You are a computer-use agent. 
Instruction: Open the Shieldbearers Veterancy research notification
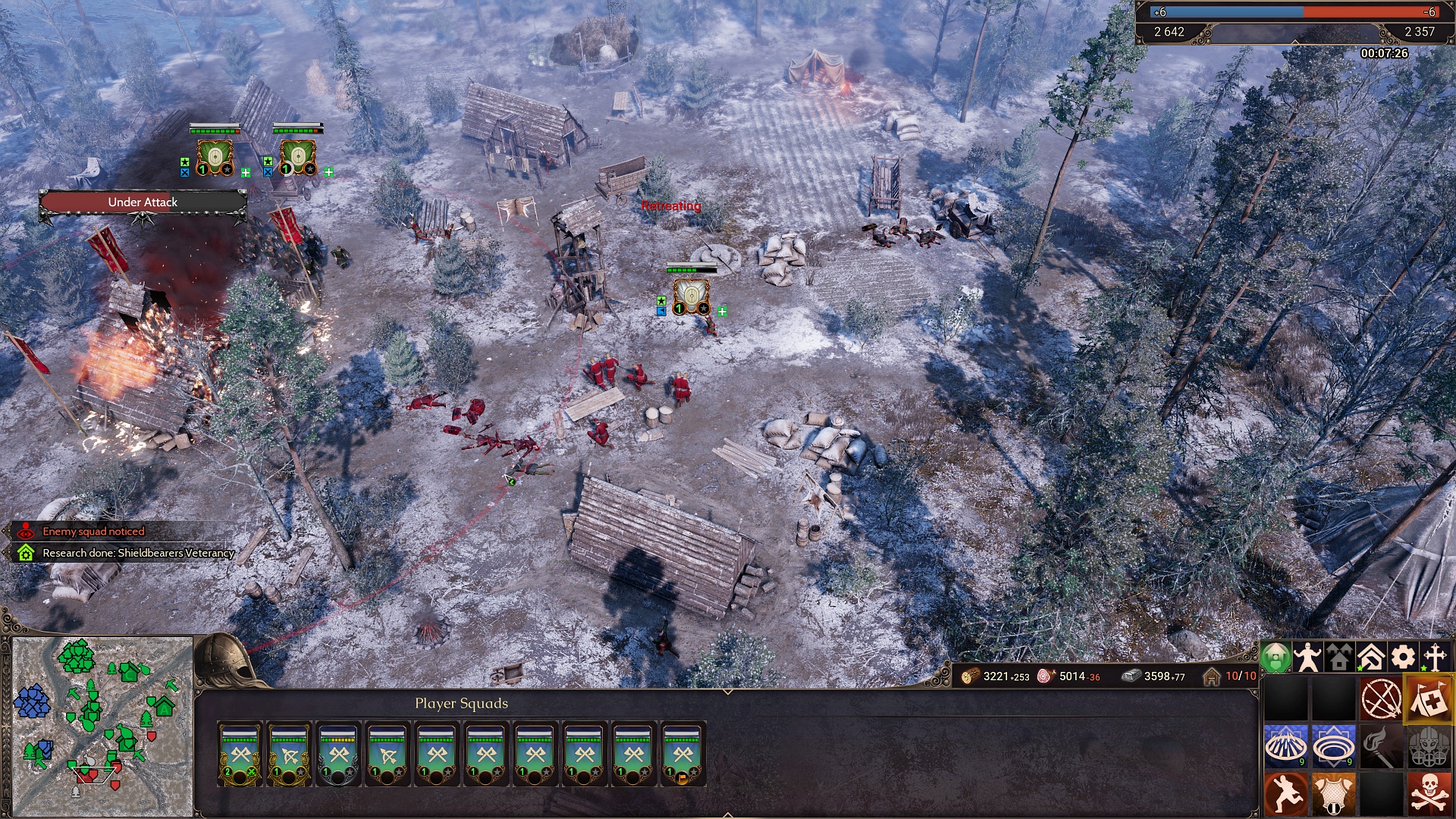point(136,553)
